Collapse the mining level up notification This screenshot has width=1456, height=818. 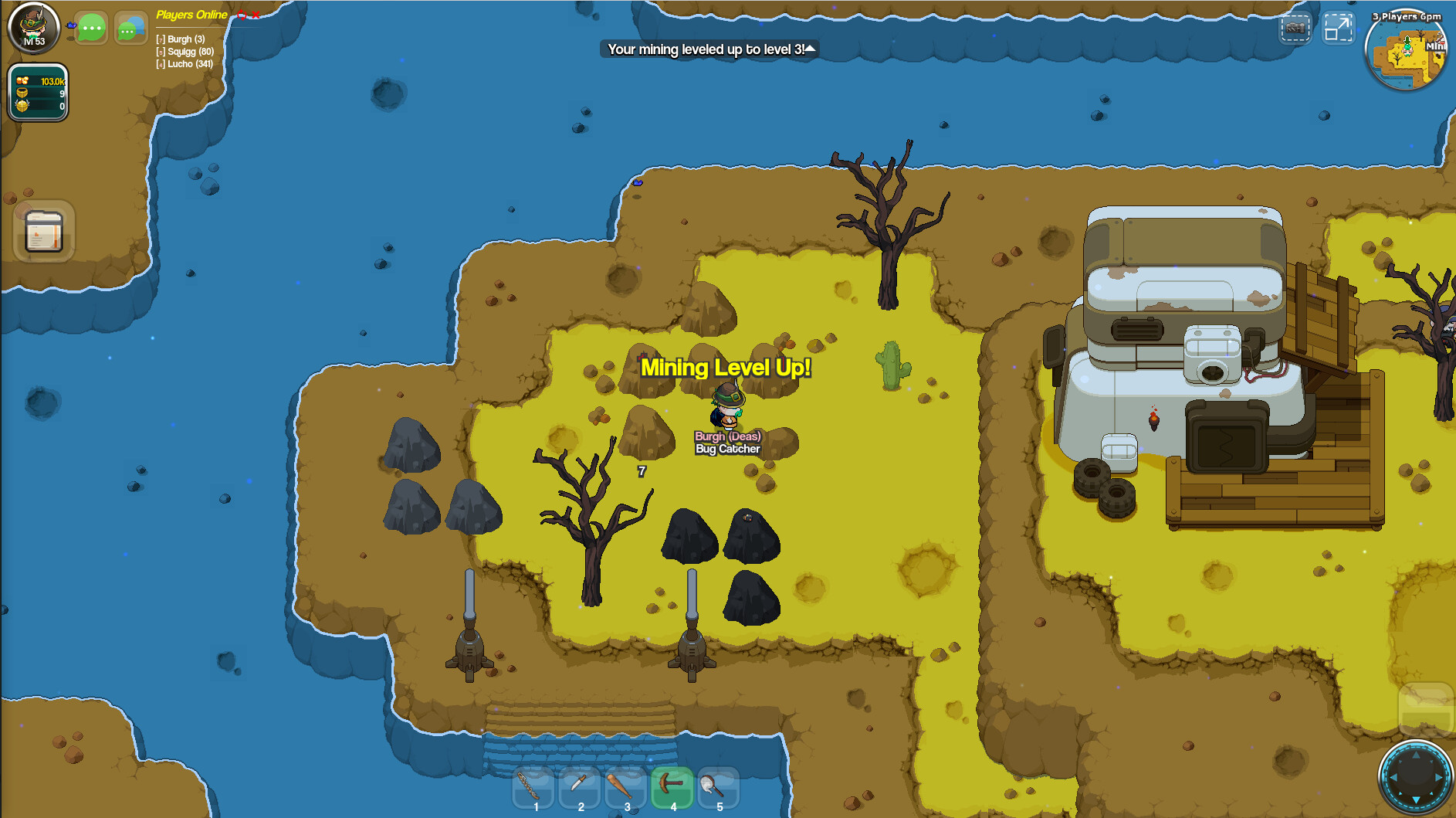click(810, 49)
